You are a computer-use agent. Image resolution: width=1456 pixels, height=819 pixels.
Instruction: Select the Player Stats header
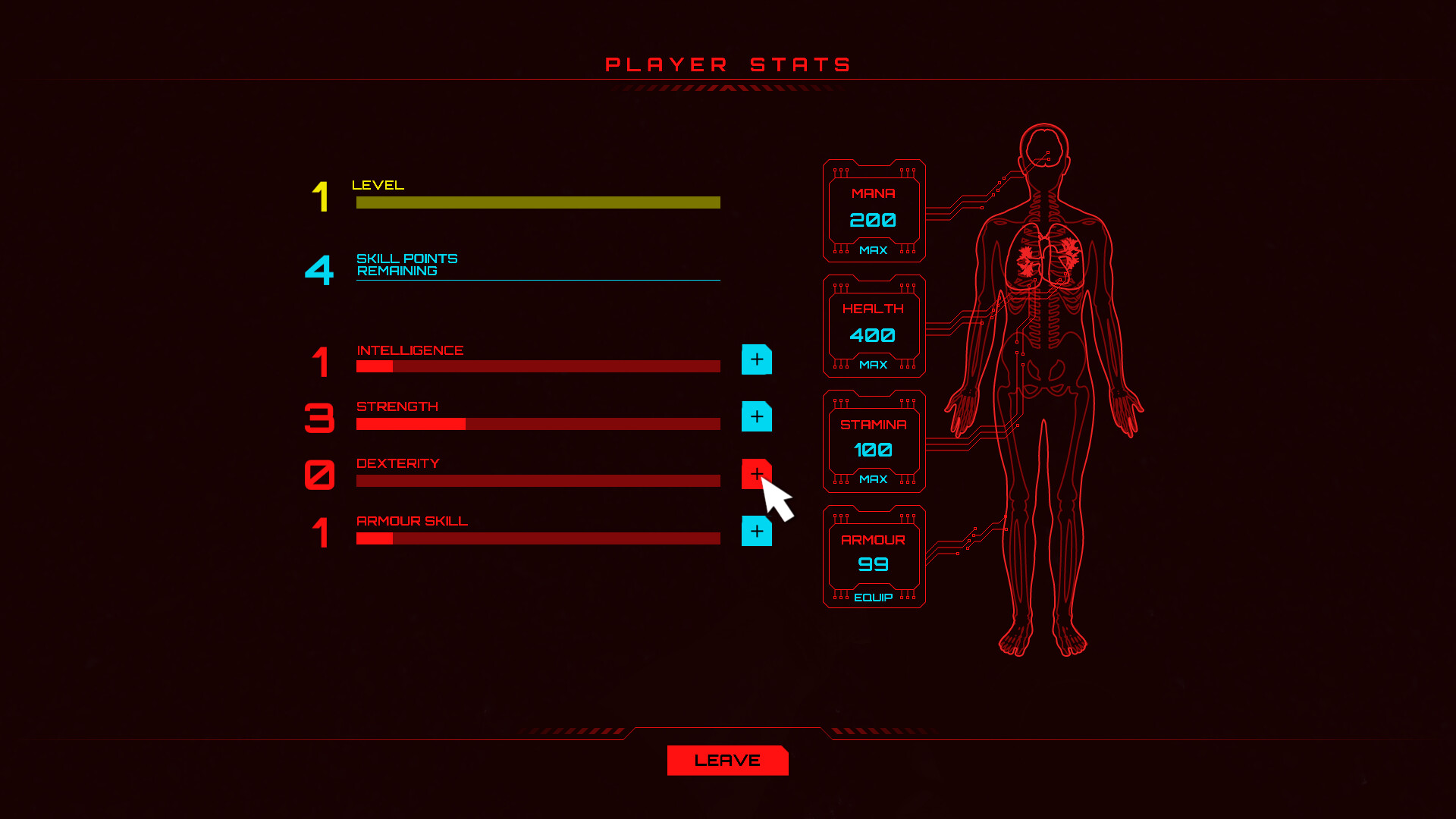[x=727, y=64]
